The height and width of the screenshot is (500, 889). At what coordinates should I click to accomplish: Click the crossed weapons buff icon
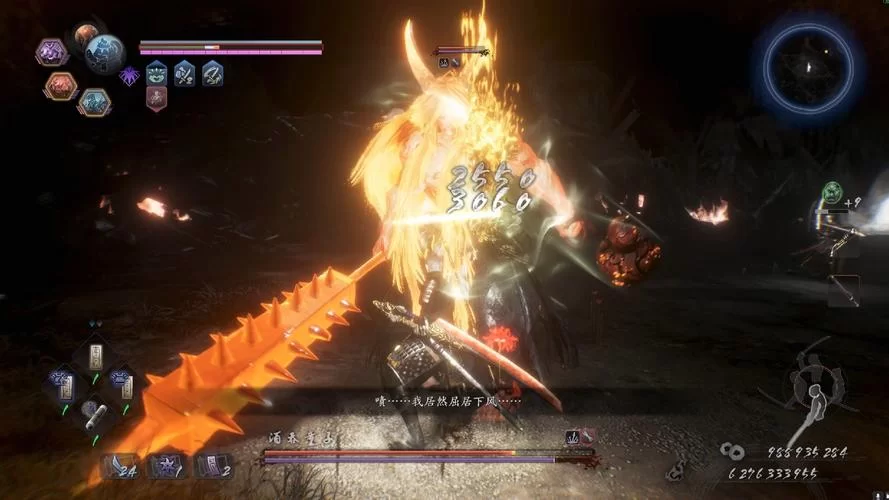(x=184, y=73)
